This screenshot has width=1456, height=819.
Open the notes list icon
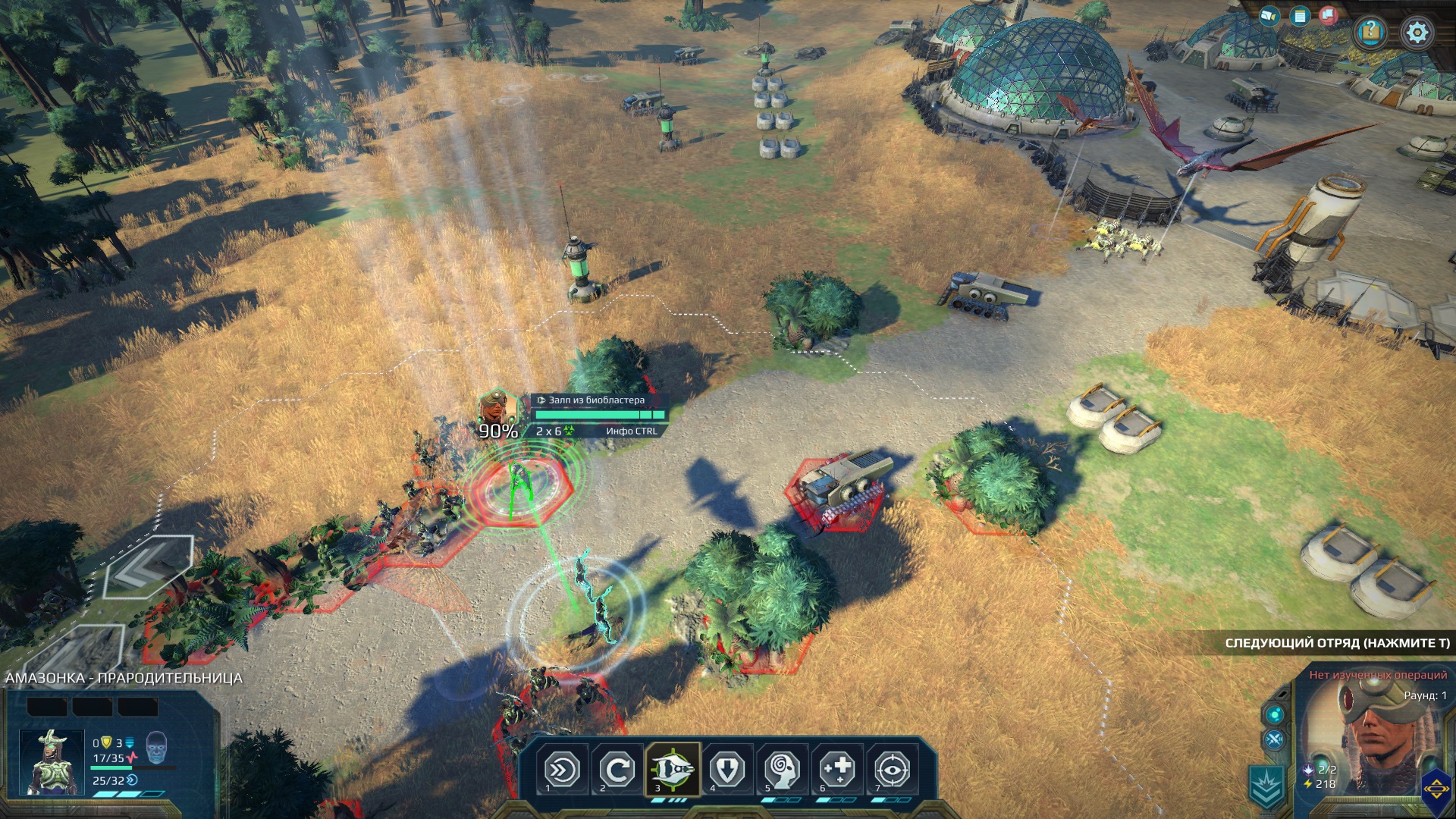(x=1300, y=16)
